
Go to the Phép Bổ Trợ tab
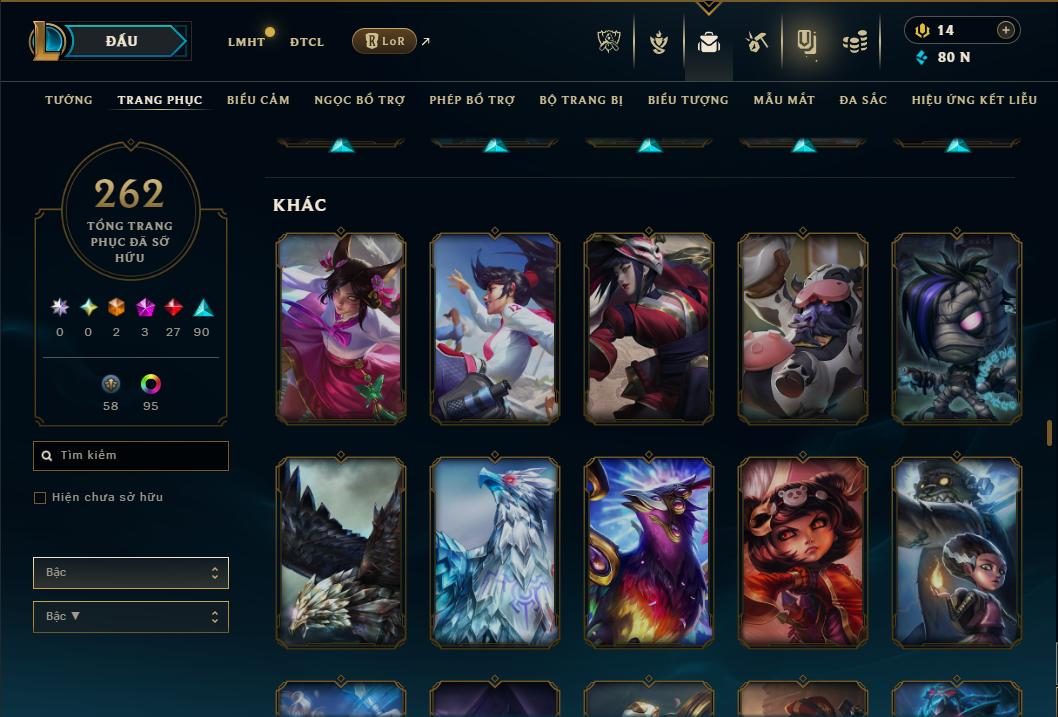click(472, 100)
